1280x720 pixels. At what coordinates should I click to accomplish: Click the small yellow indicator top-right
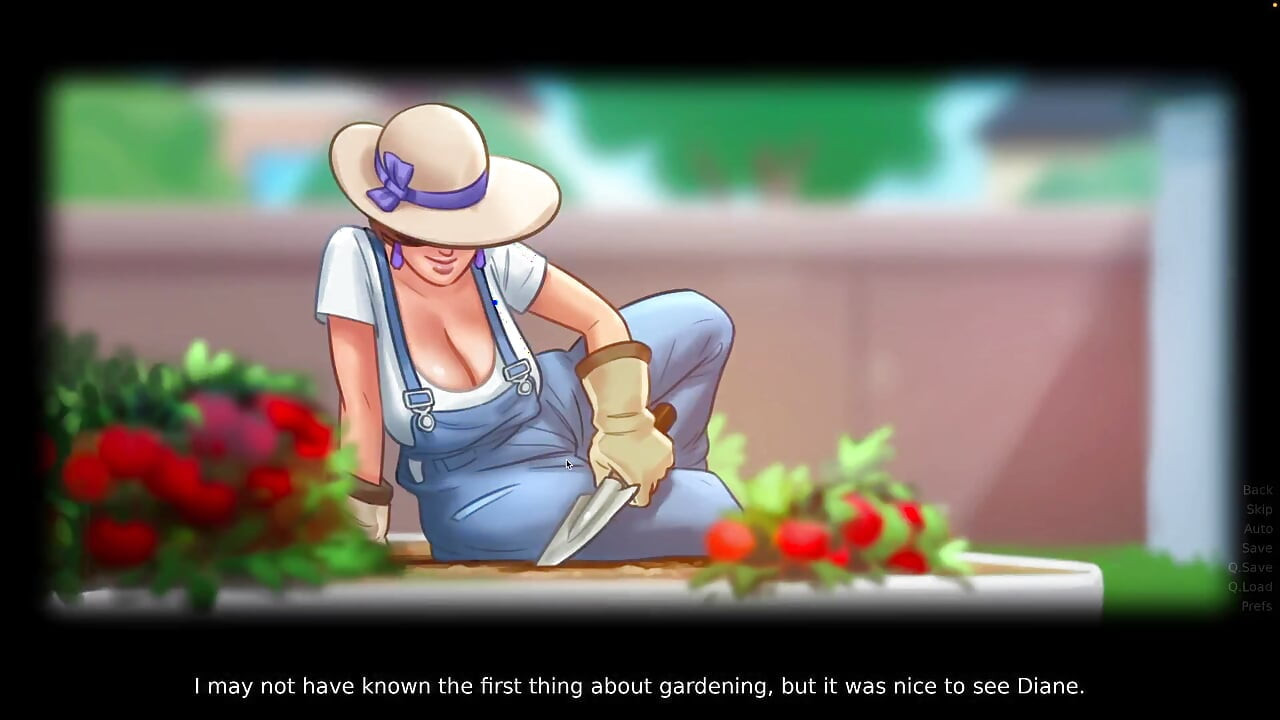click(1273, 5)
